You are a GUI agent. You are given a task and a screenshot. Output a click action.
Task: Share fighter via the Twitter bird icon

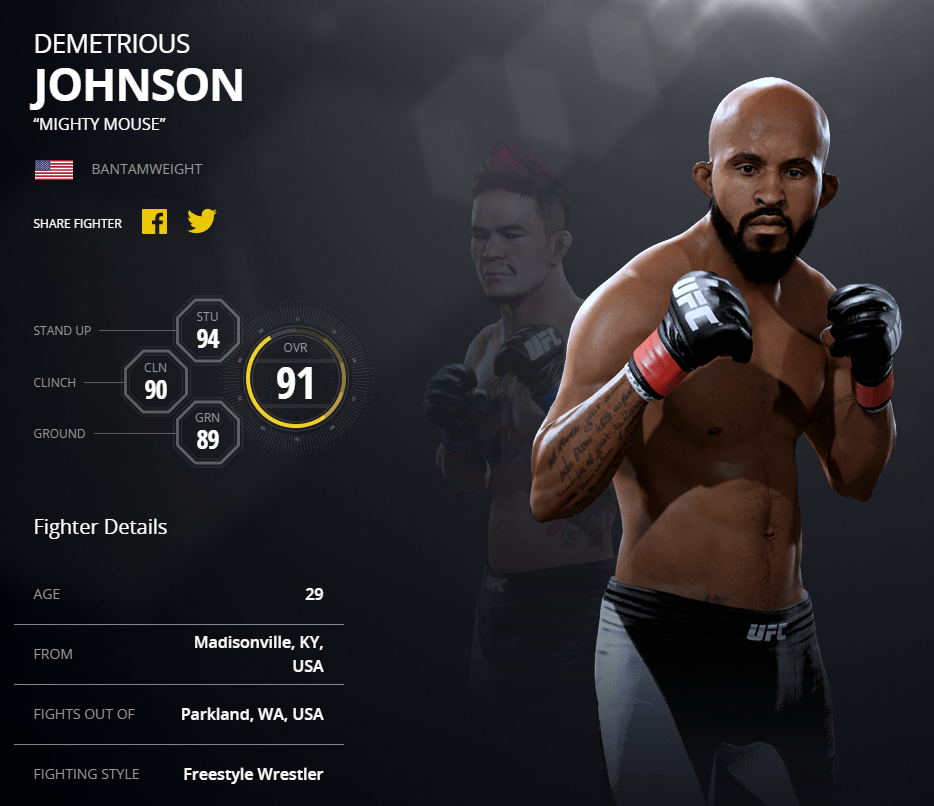coord(201,221)
